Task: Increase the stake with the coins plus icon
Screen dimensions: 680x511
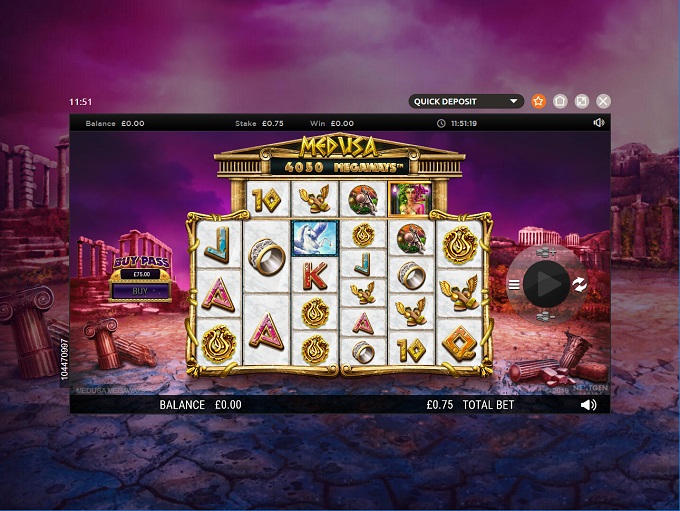Action: (546, 254)
